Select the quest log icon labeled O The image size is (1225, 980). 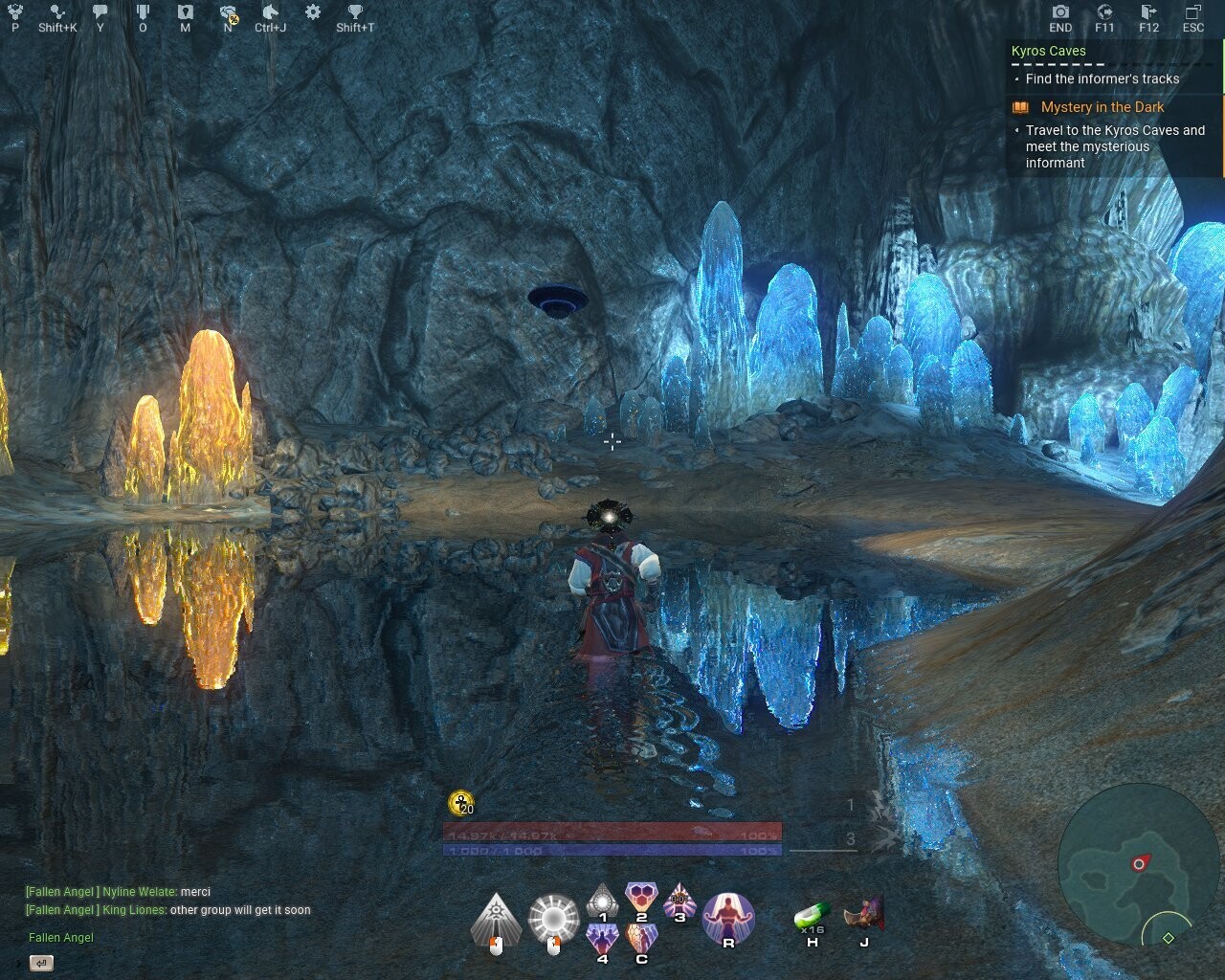coord(143,11)
